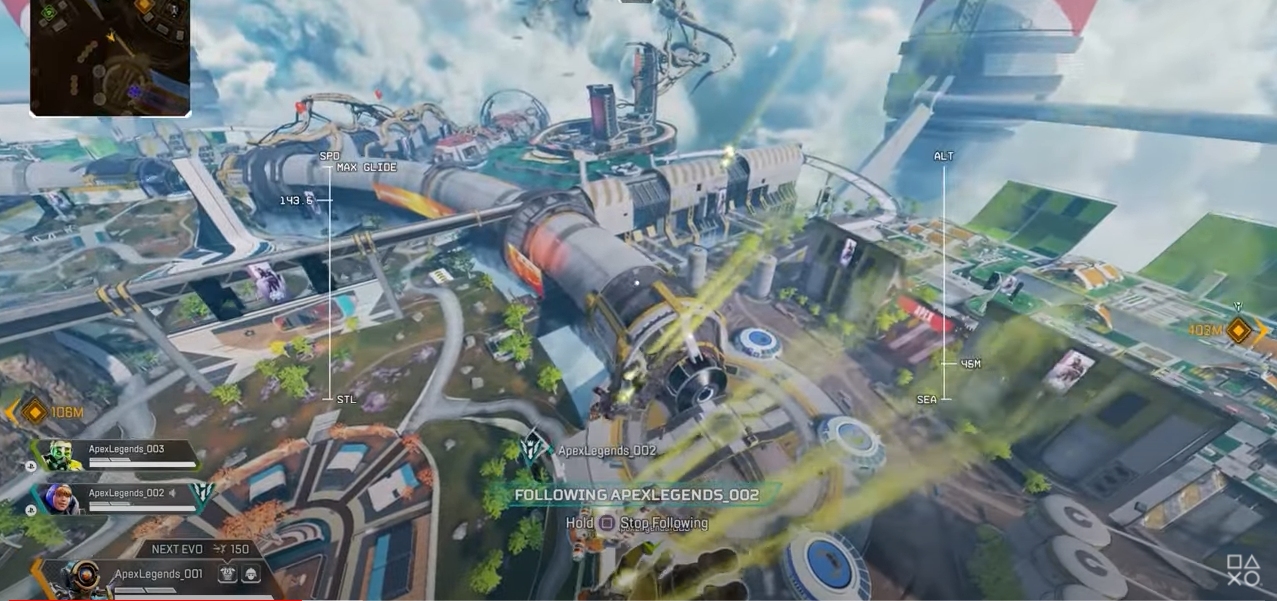Open the minimap
This screenshot has width=1277, height=601.
tap(110, 57)
